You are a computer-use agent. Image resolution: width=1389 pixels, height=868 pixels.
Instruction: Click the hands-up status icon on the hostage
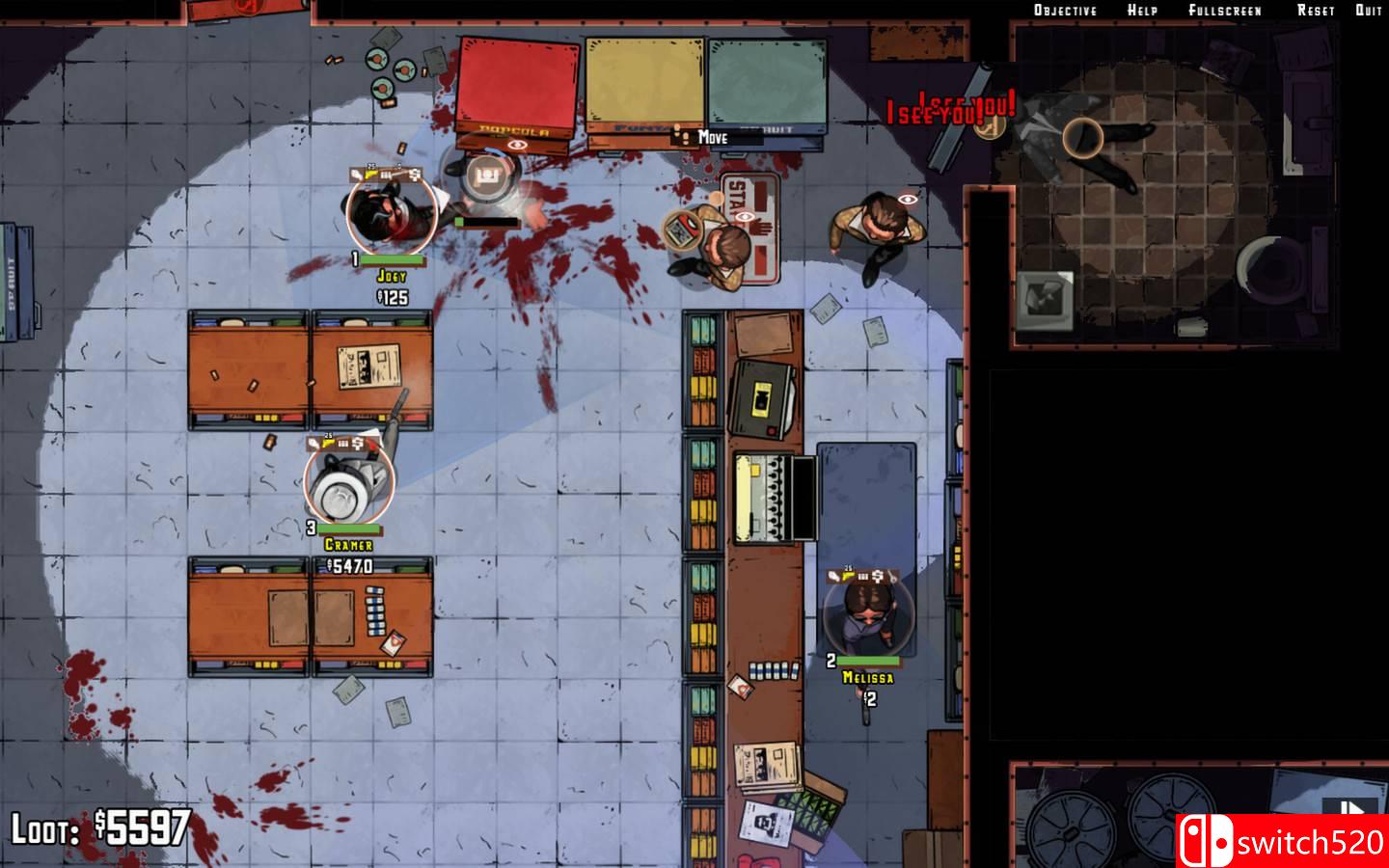click(763, 228)
